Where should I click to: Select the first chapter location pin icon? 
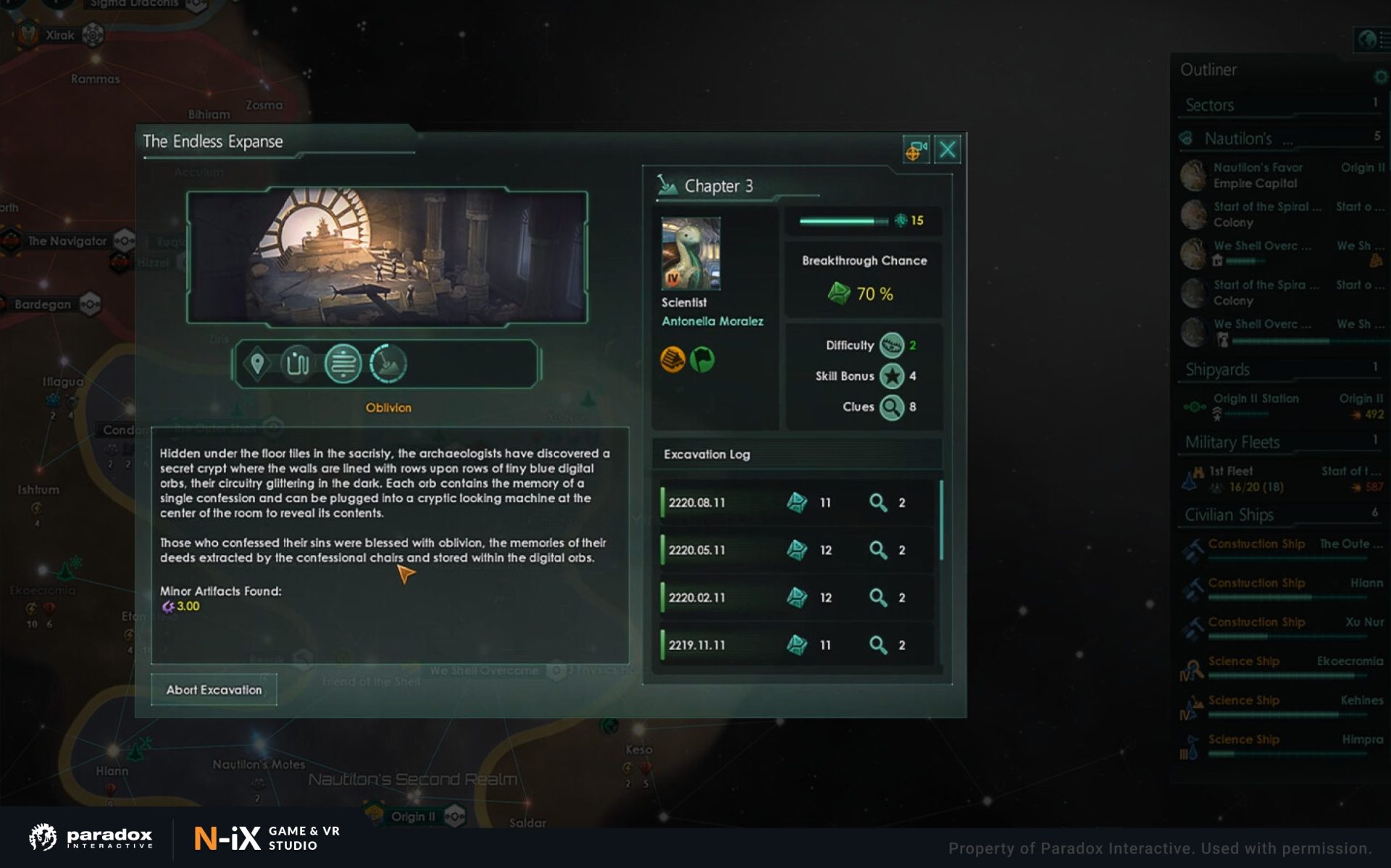pyautogui.click(x=257, y=363)
